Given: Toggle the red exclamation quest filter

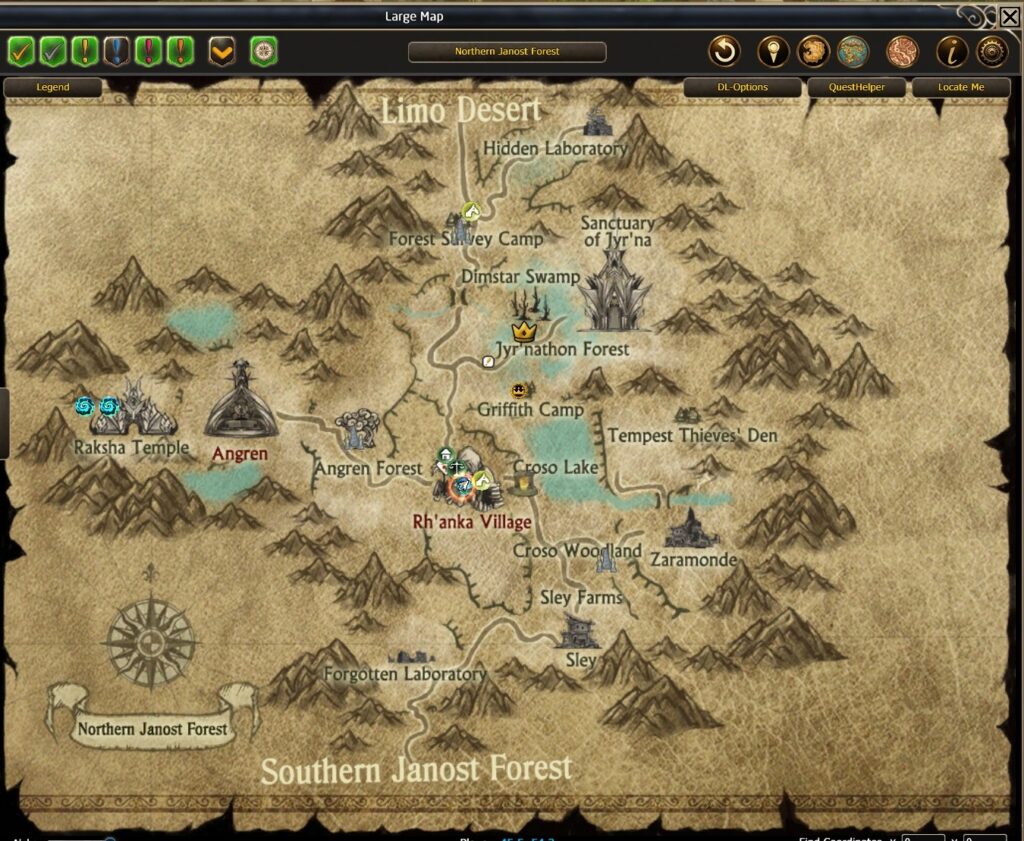Looking at the screenshot, I should [150, 50].
